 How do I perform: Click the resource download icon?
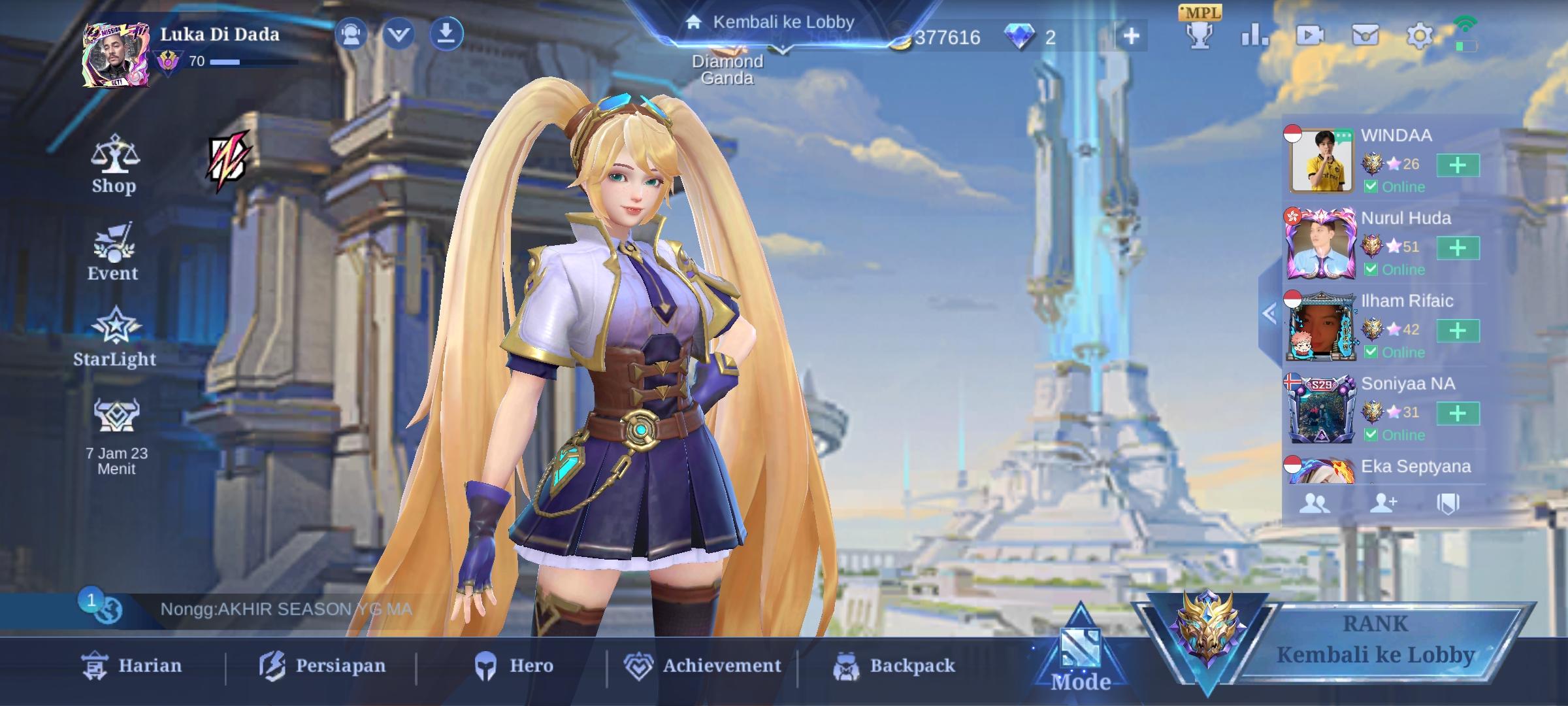pyautogui.click(x=447, y=35)
